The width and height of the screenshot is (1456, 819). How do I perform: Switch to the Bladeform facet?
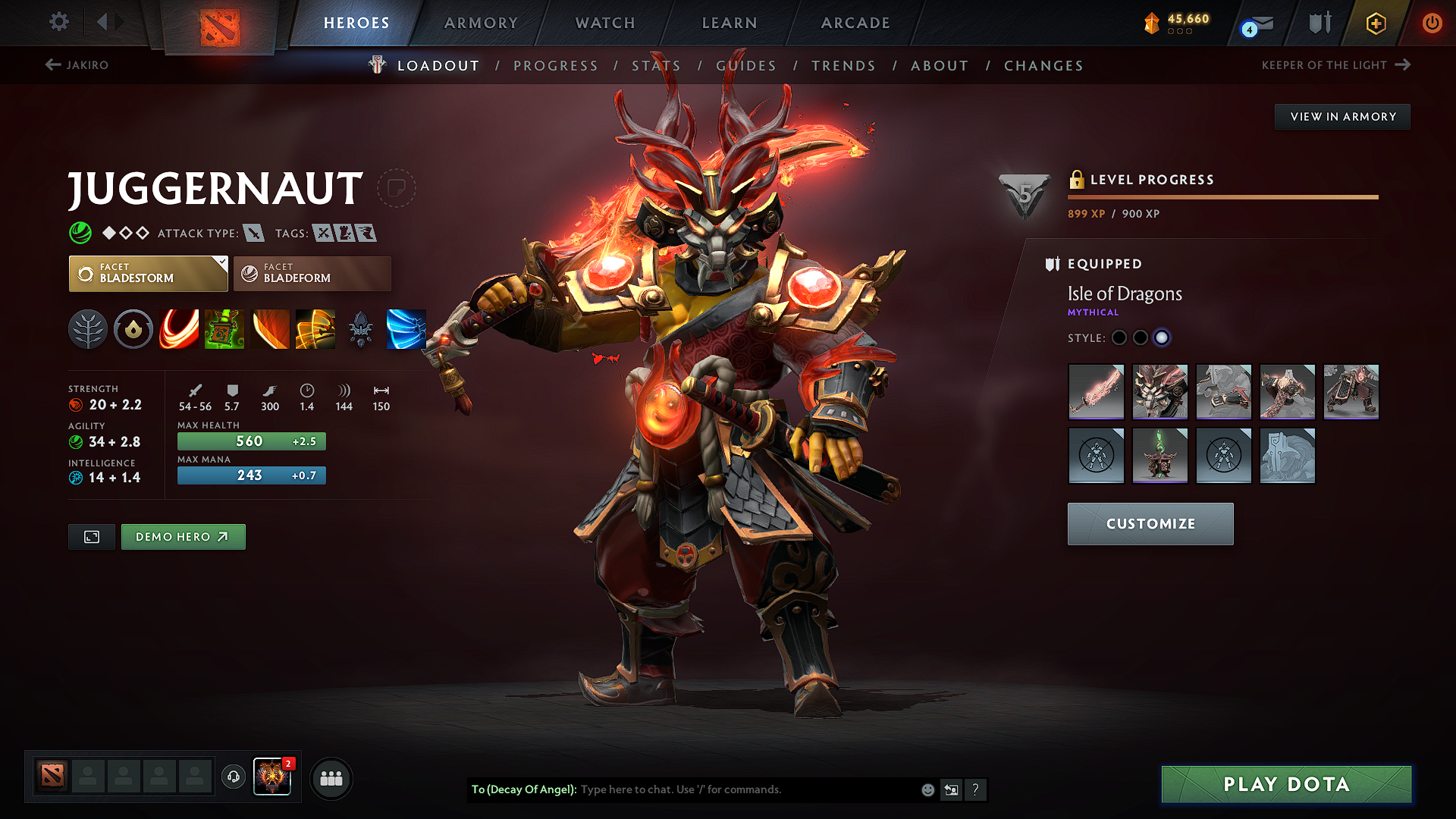coord(311,274)
